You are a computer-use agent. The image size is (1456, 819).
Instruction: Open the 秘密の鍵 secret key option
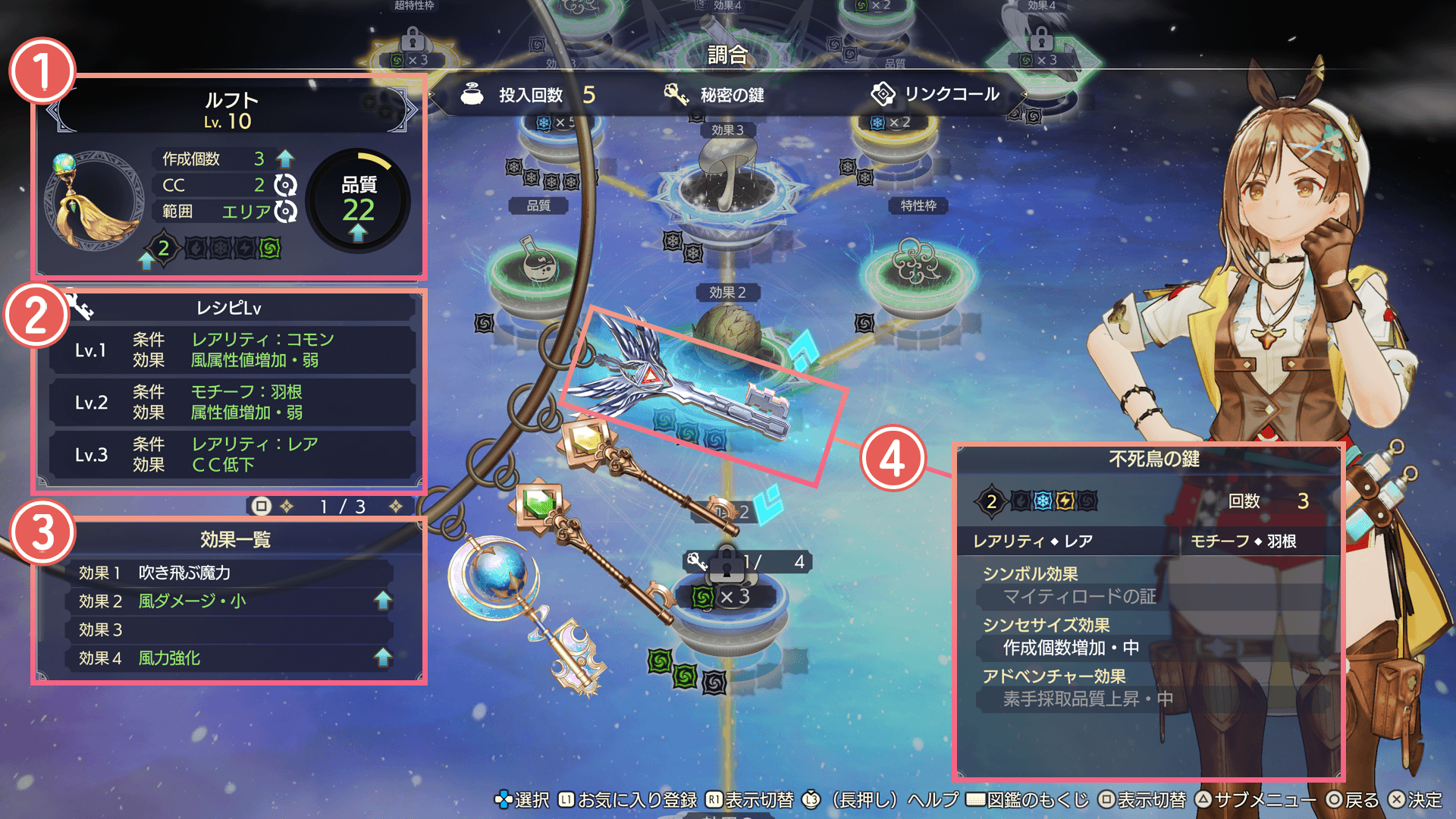pos(715,95)
